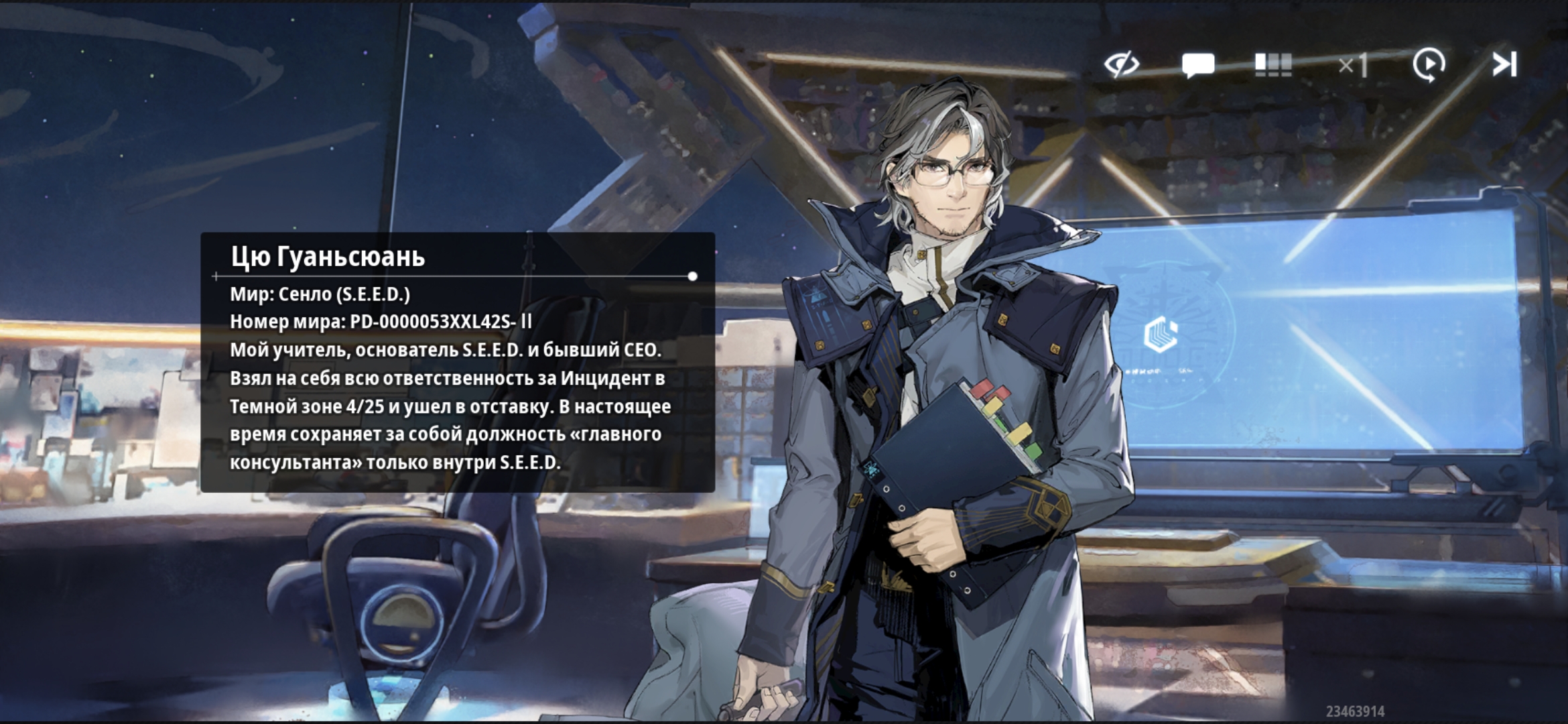Image resolution: width=1568 pixels, height=724 pixels.
Task: Open the dialogue log speech bubble
Action: click(1198, 65)
